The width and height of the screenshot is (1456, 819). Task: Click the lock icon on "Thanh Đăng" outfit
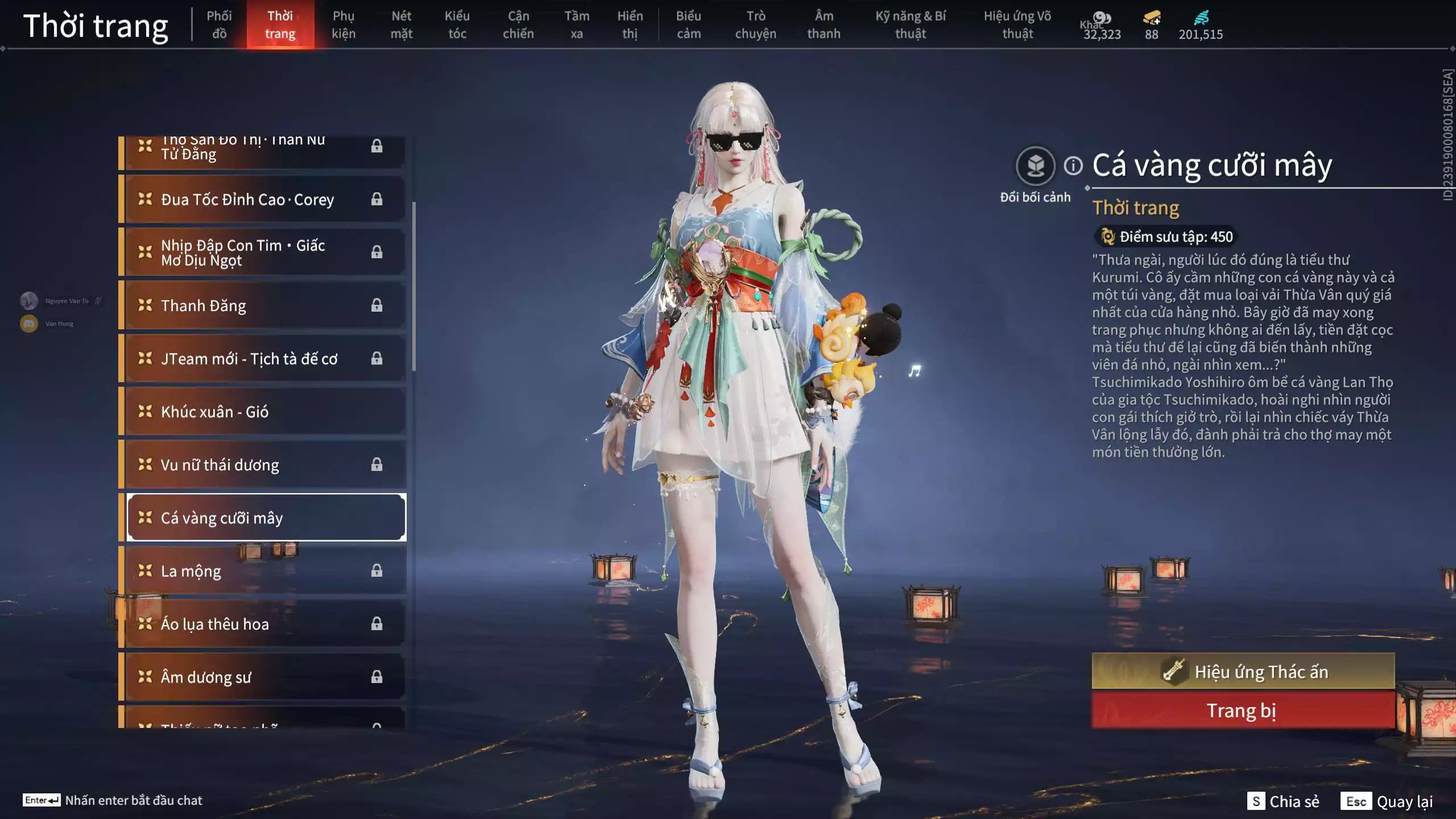tap(377, 306)
